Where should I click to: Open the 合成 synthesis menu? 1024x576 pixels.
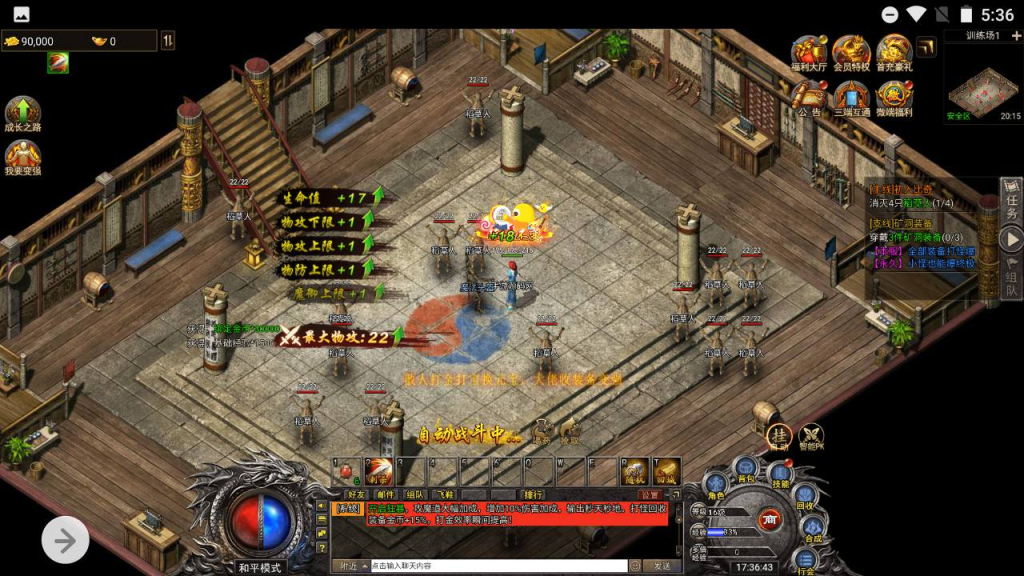tap(812, 530)
